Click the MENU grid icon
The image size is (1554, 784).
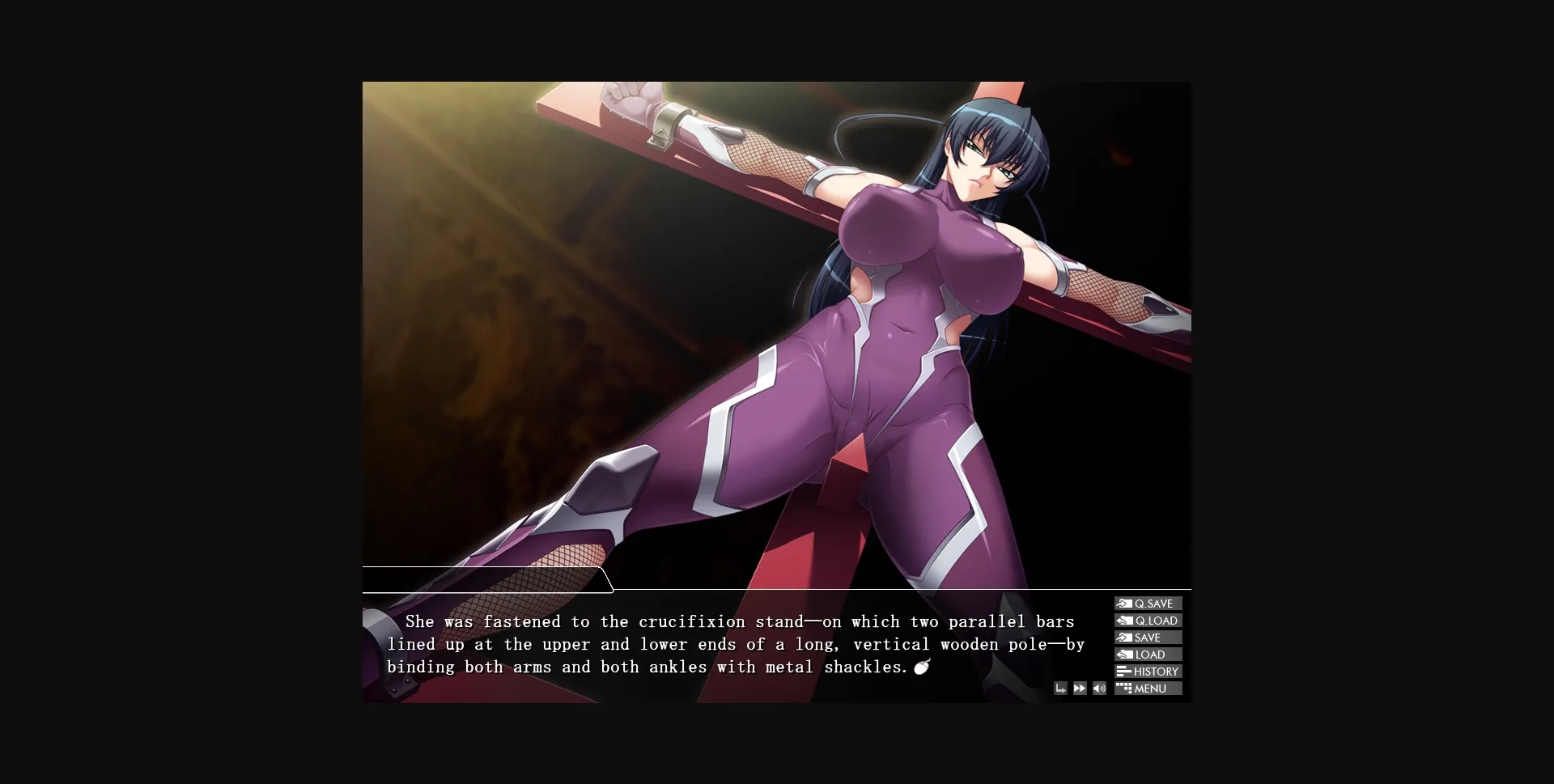click(x=1123, y=689)
